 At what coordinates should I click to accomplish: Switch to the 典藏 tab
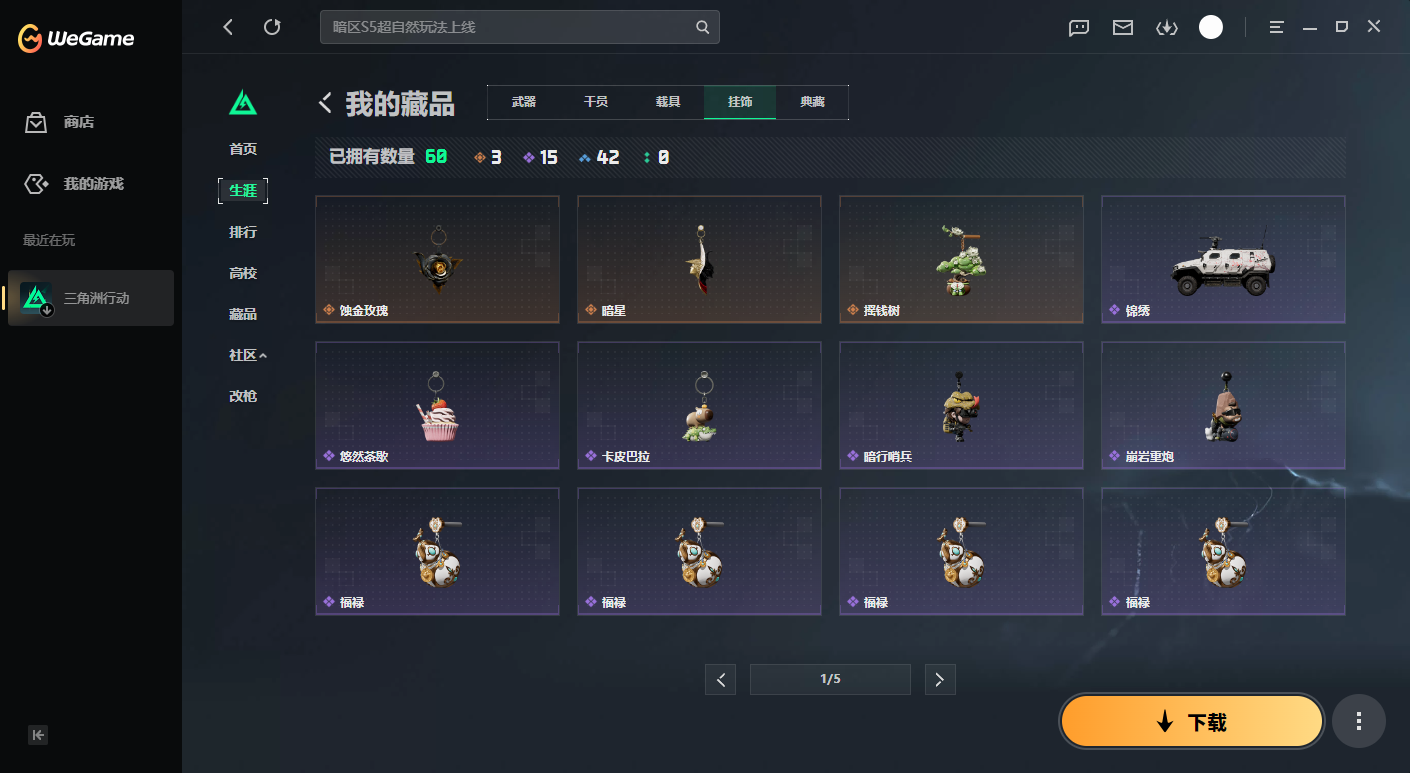pyautogui.click(x=813, y=102)
